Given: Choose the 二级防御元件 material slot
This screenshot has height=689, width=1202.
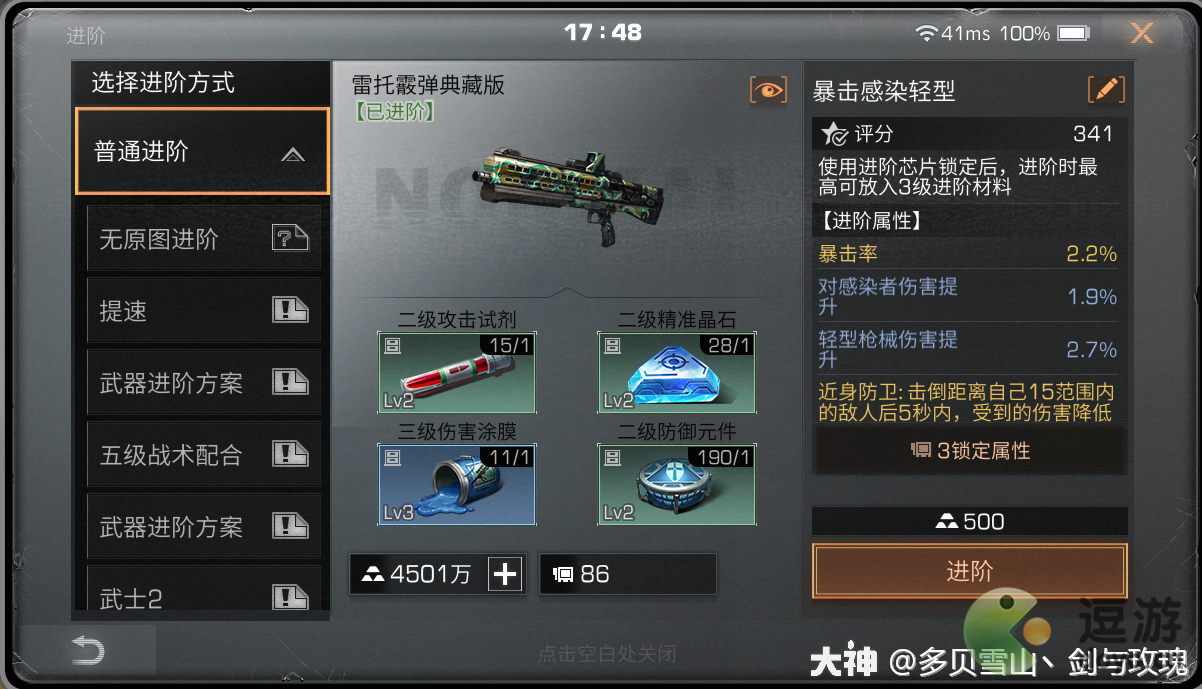Looking at the screenshot, I should (x=677, y=484).
